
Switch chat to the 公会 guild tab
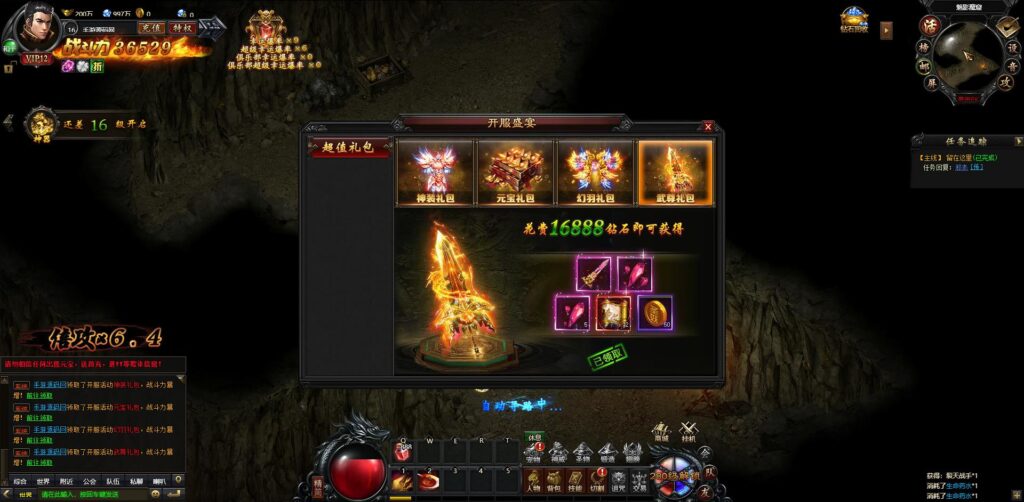[x=90, y=481]
